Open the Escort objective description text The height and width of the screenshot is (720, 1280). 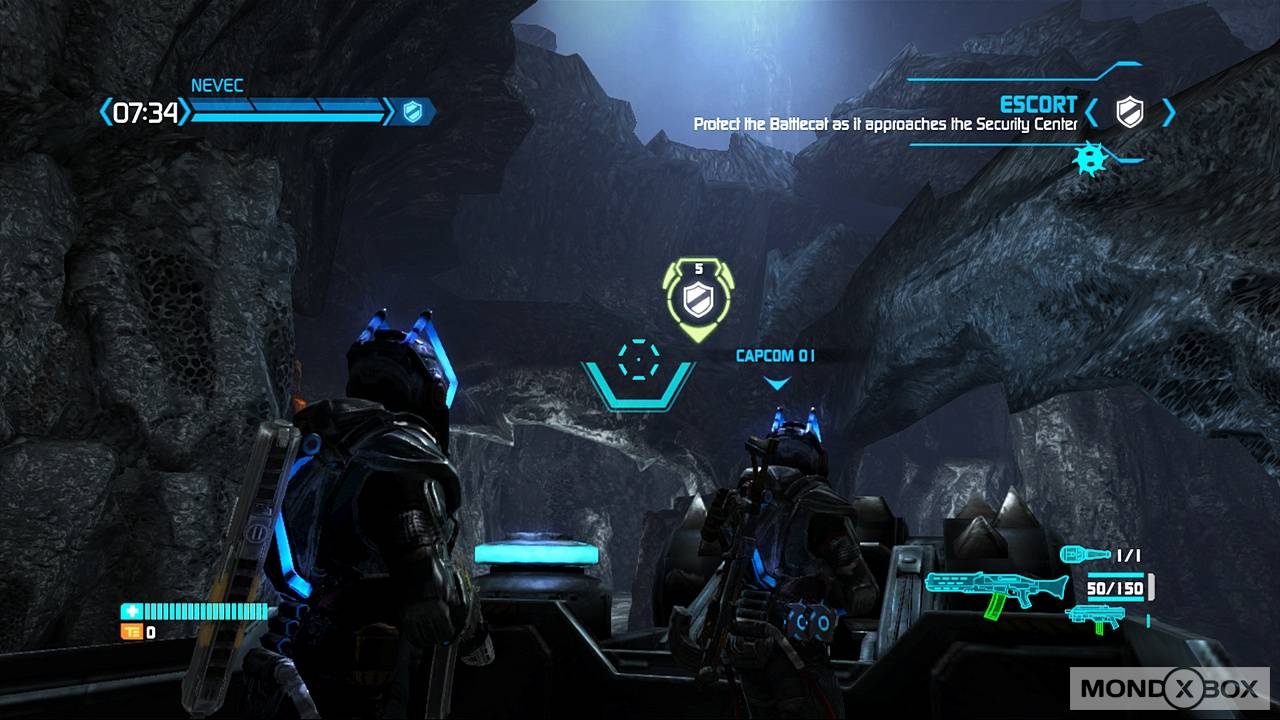pyautogui.click(x=885, y=125)
